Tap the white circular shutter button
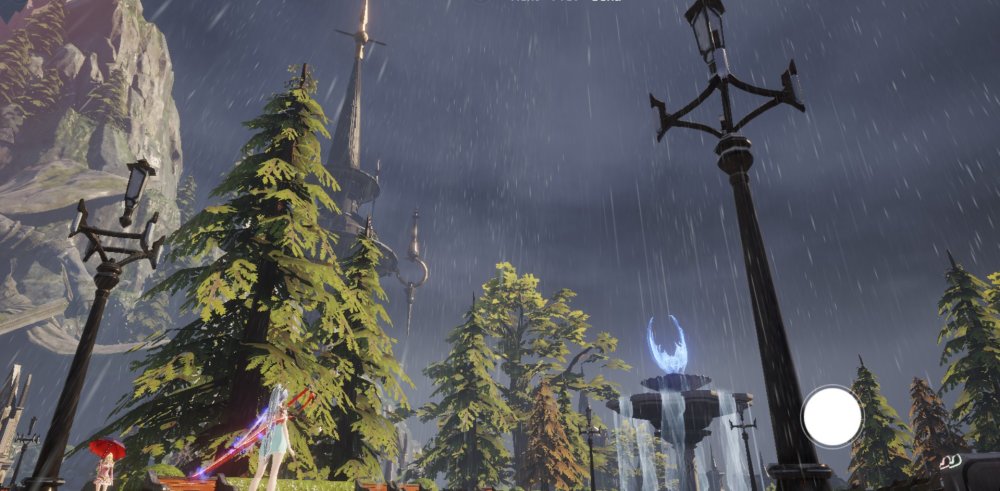Image resolution: width=1000 pixels, height=491 pixels. 831,416
